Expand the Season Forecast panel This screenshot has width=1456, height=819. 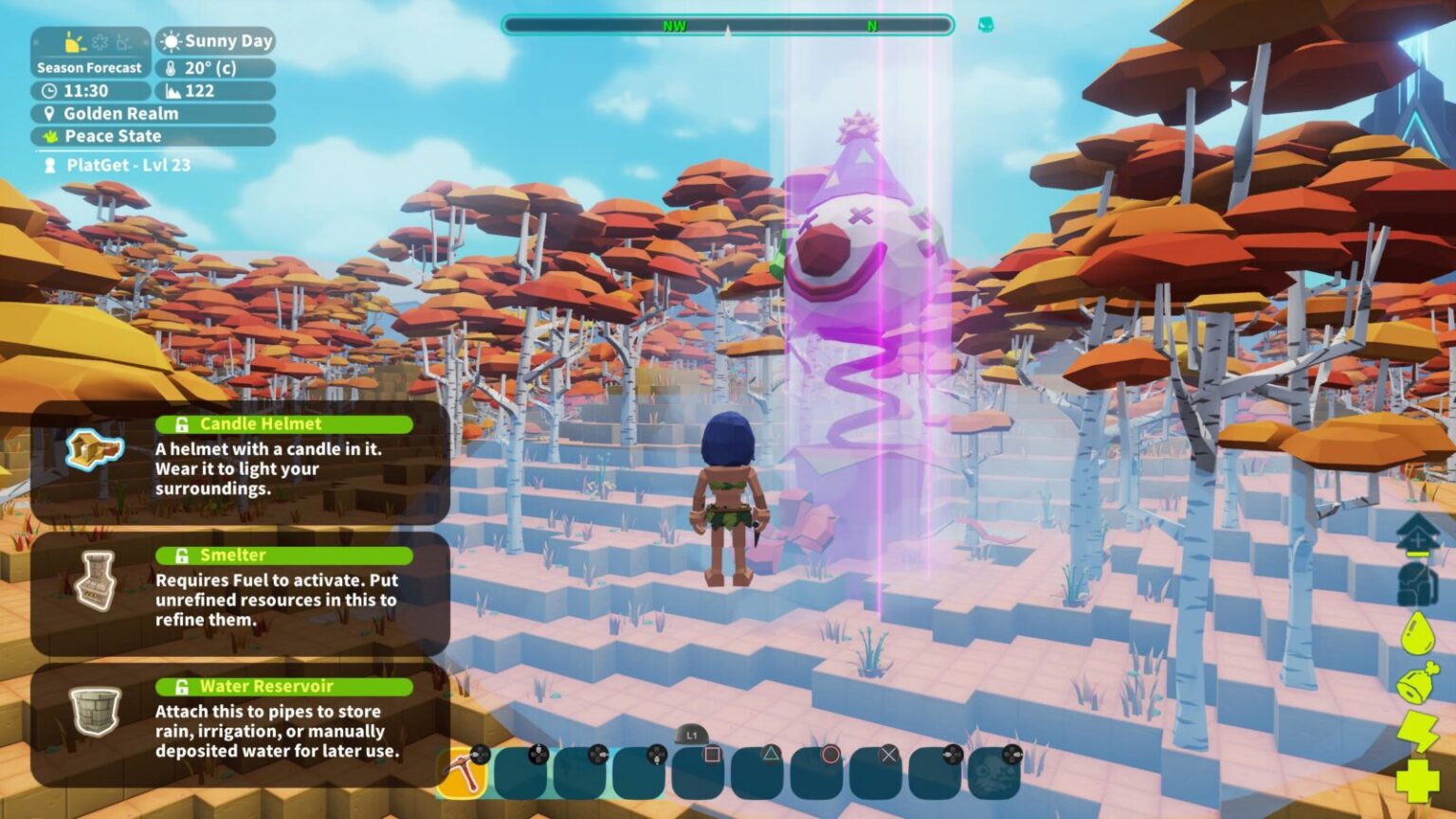tap(89, 67)
